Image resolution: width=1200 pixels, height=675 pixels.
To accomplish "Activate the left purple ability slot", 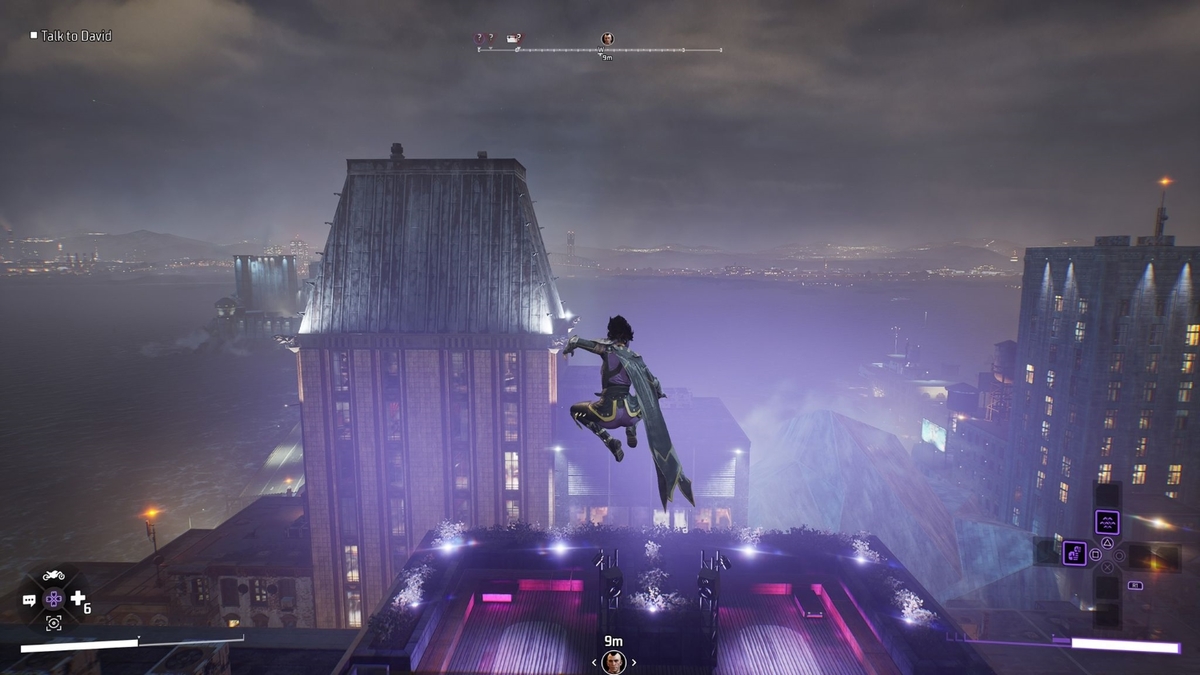I will (1074, 553).
